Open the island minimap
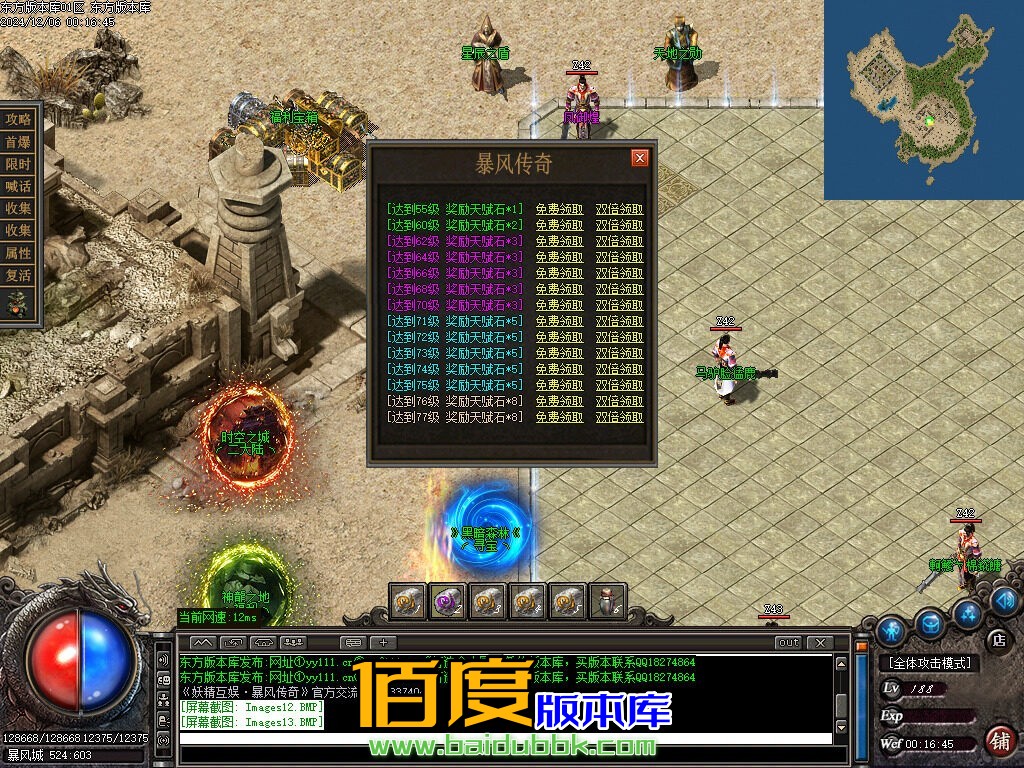Viewport: 1024px width, 768px height. [923, 100]
